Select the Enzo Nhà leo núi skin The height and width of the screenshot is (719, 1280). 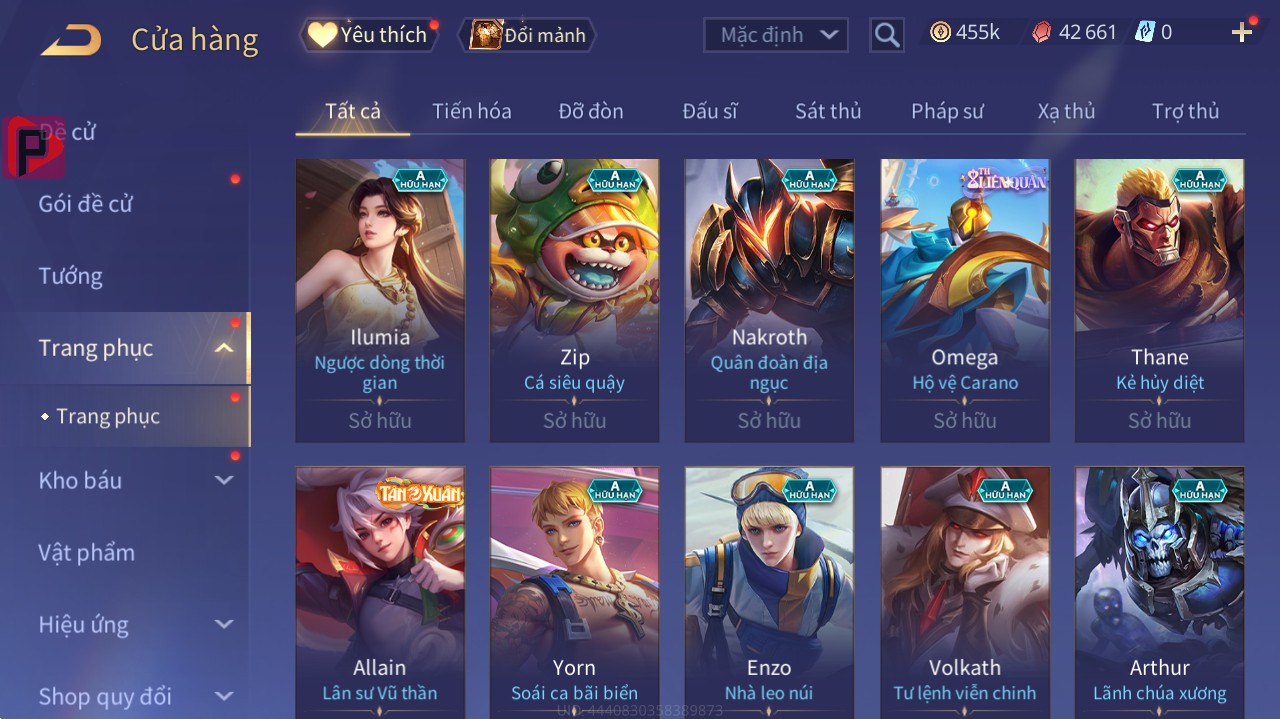click(769, 590)
